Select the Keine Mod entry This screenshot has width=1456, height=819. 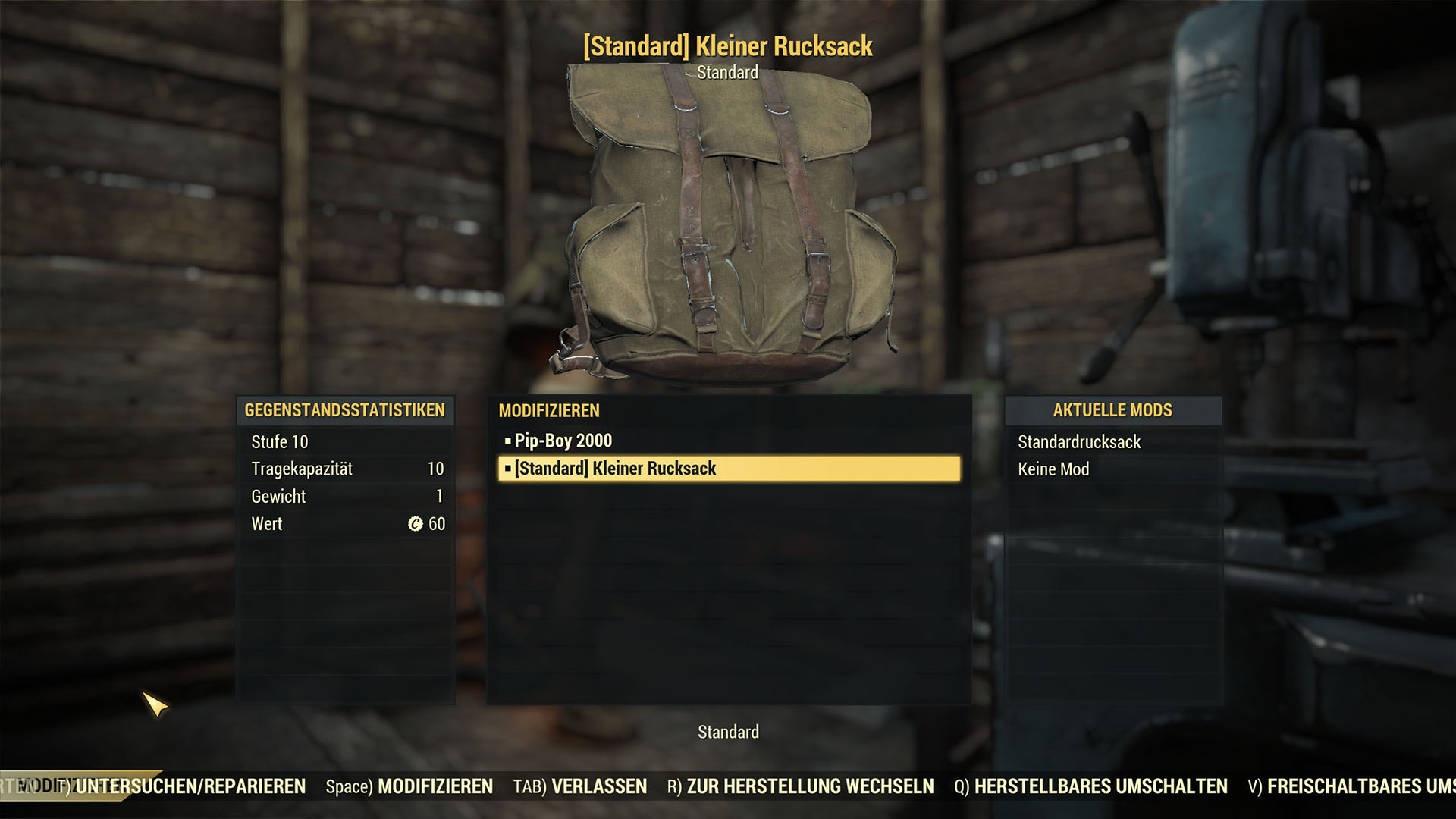1053,469
